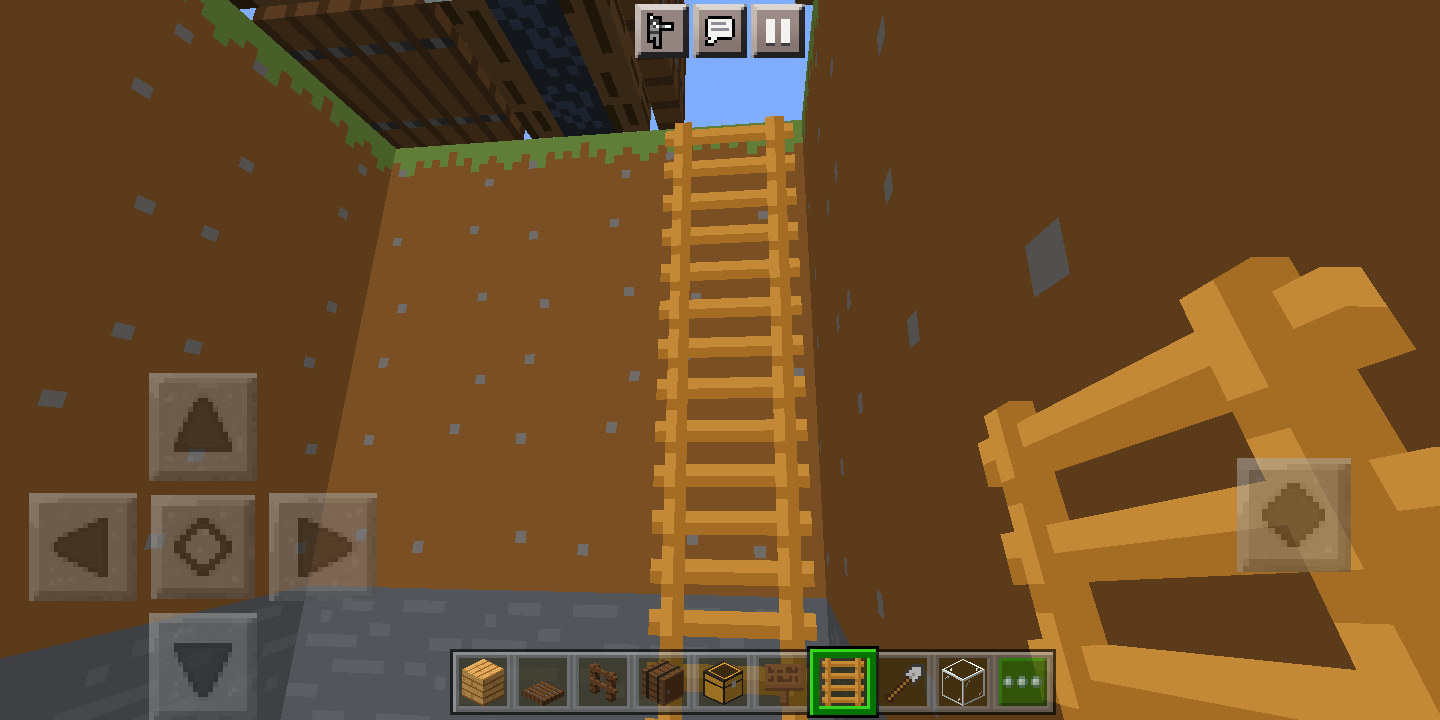Select the shovel tool
This screenshot has width=1440, height=720.
(902, 681)
